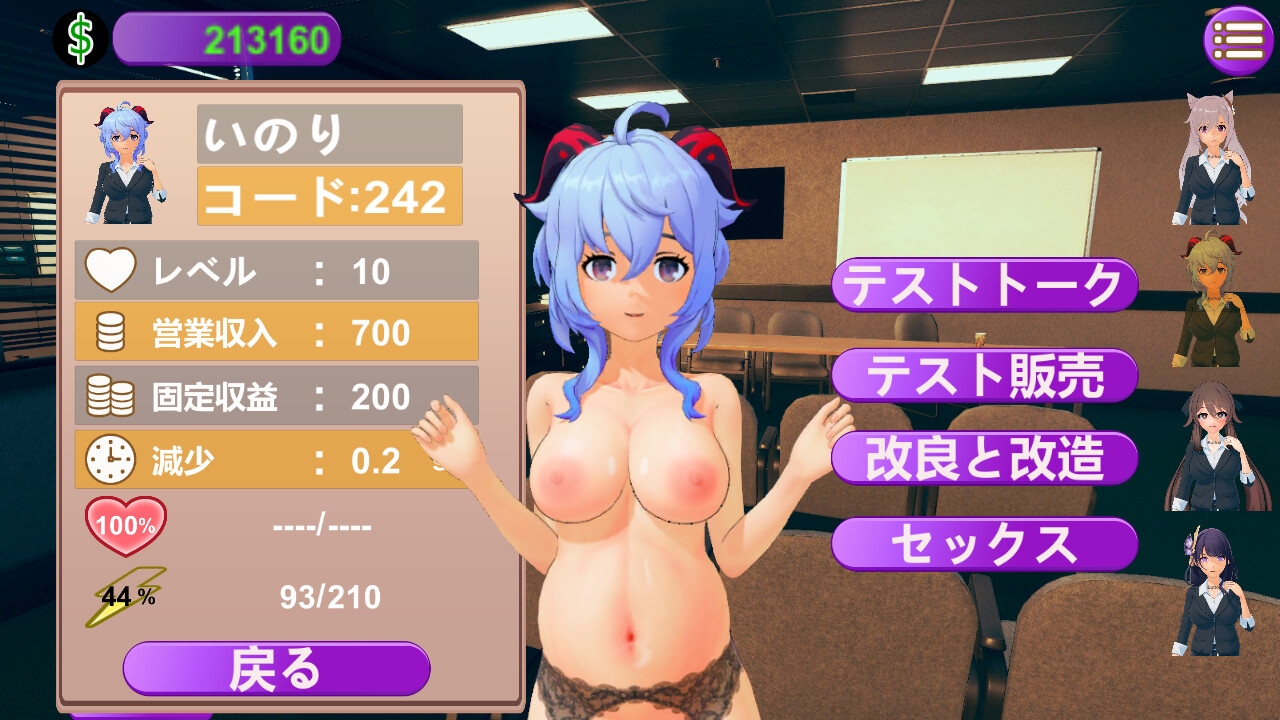Select the テストトーク button
1280x720 pixels.
(984, 286)
